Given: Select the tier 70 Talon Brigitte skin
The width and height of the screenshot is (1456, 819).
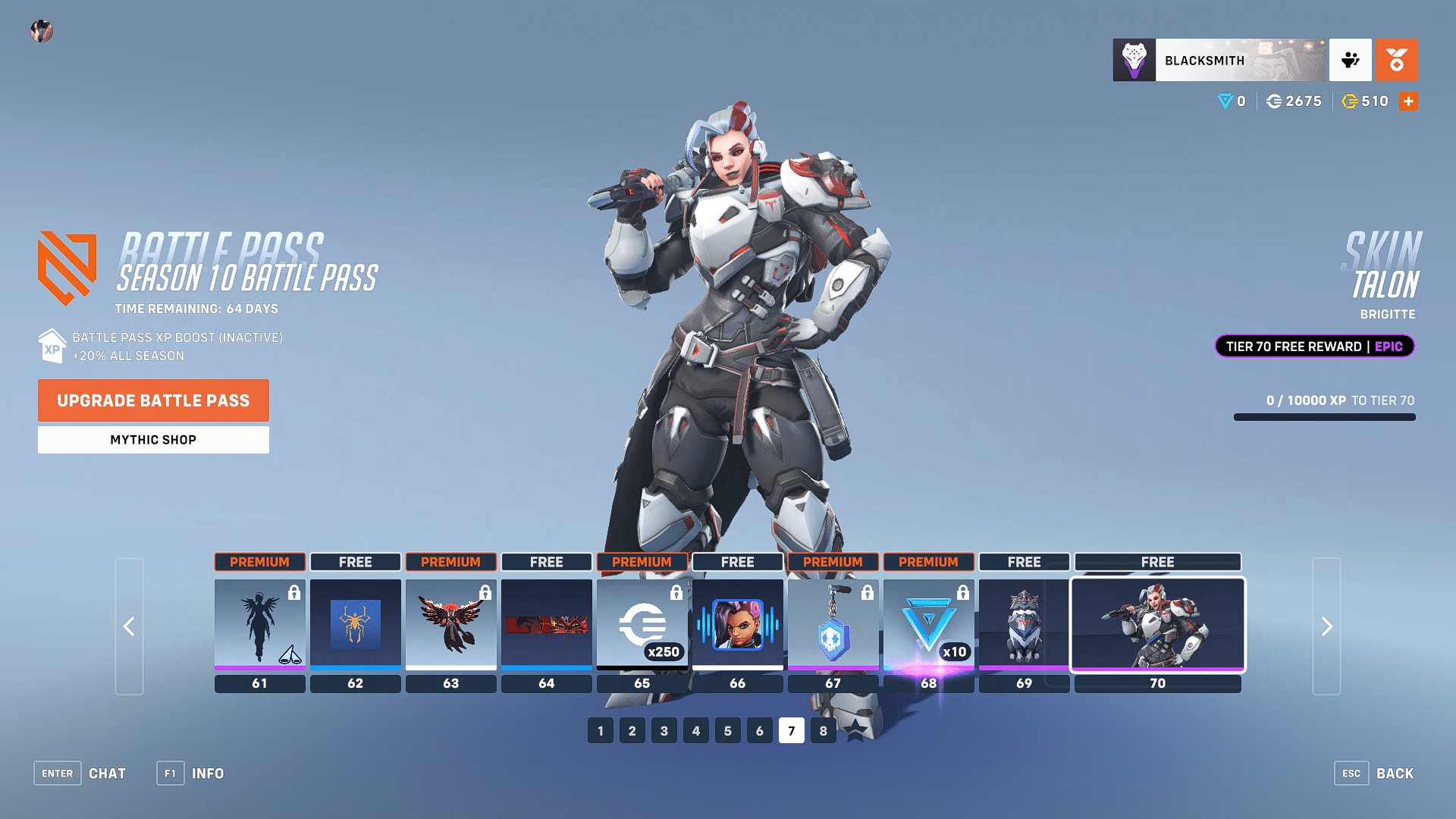Looking at the screenshot, I should click(1157, 624).
